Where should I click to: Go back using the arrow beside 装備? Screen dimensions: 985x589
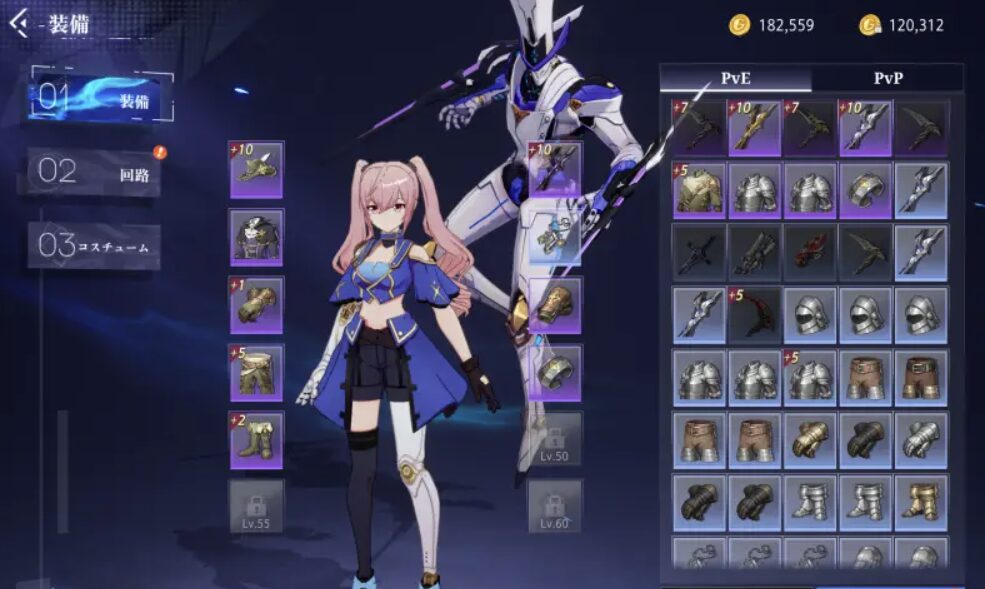click(18, 24)
